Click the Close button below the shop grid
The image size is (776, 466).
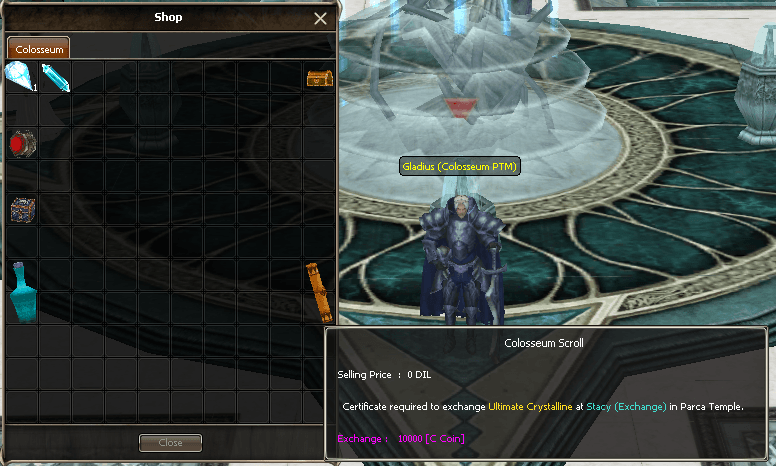(x=170, y=442)
